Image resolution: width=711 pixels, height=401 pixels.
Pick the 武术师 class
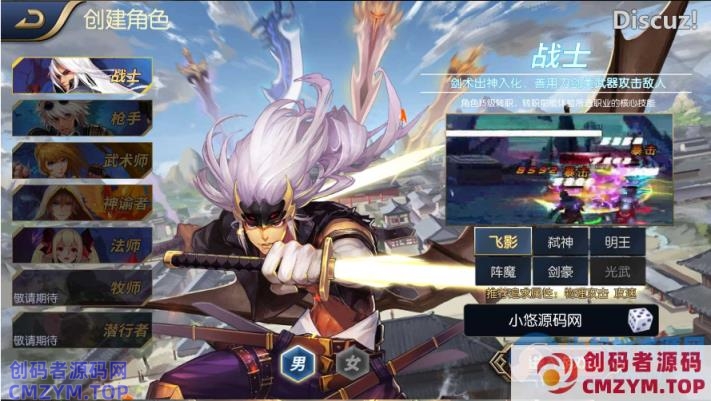click(x=82, y=161)
